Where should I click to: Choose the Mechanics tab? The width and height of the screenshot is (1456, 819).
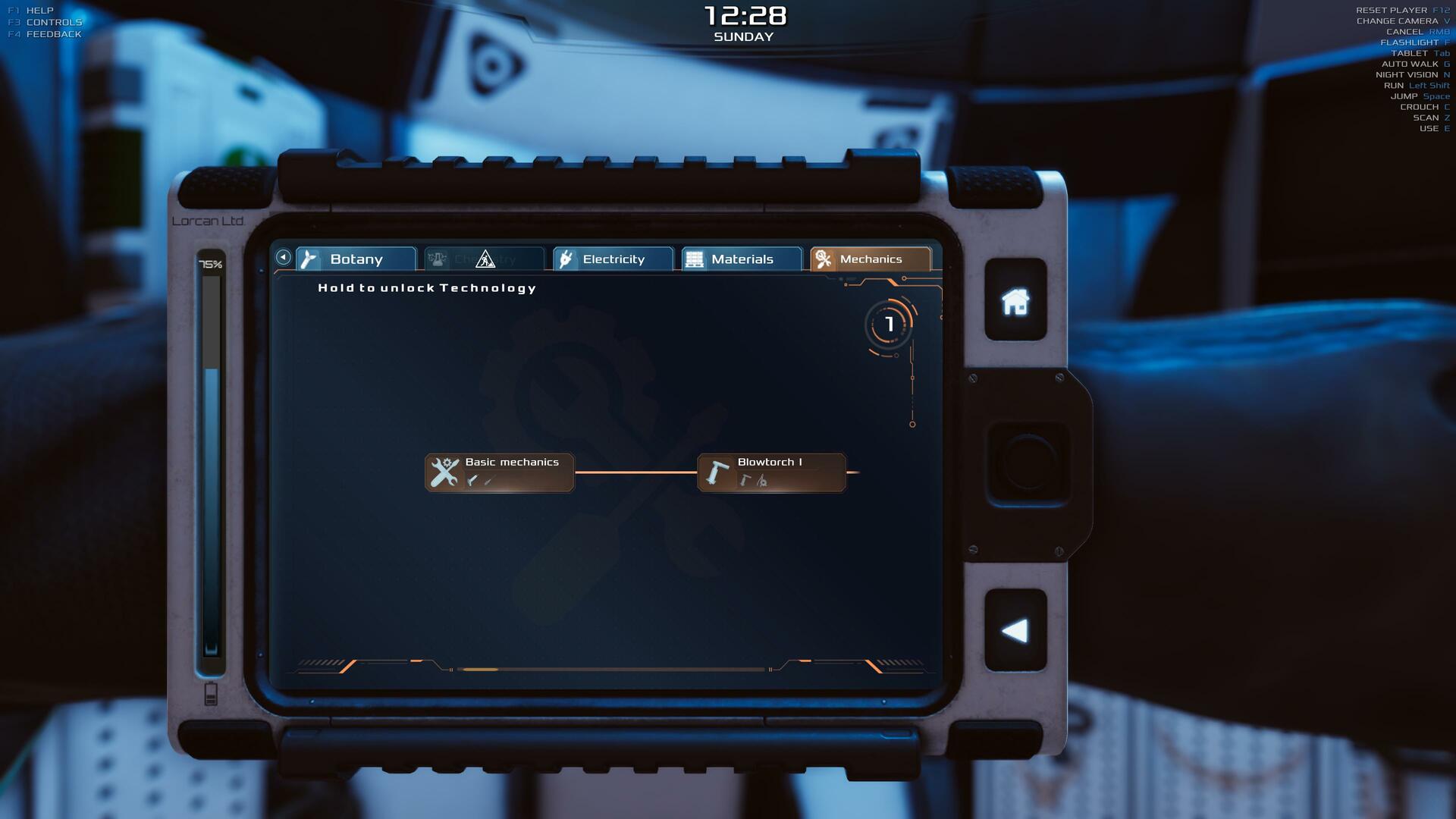870,259
